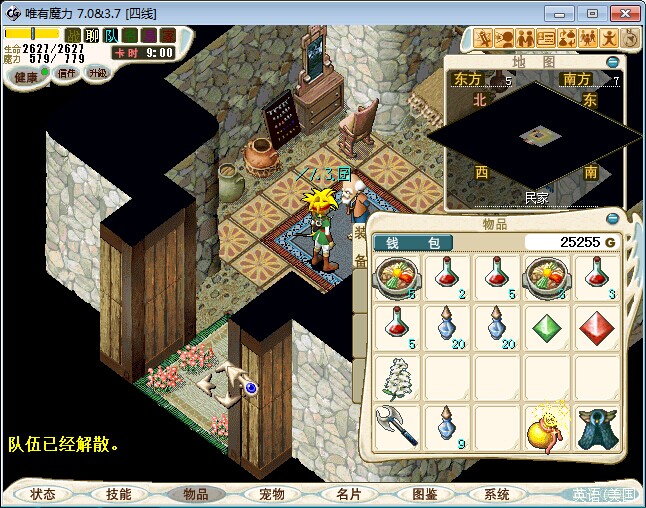The image size is (646, 508).
Task: Open the 信件 mail button
Action: [x=66, y=74]
